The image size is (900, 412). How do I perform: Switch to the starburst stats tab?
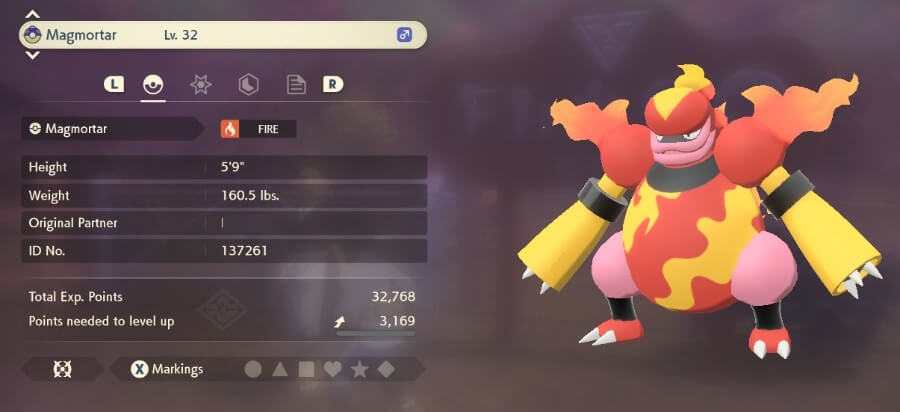point(201,85)
